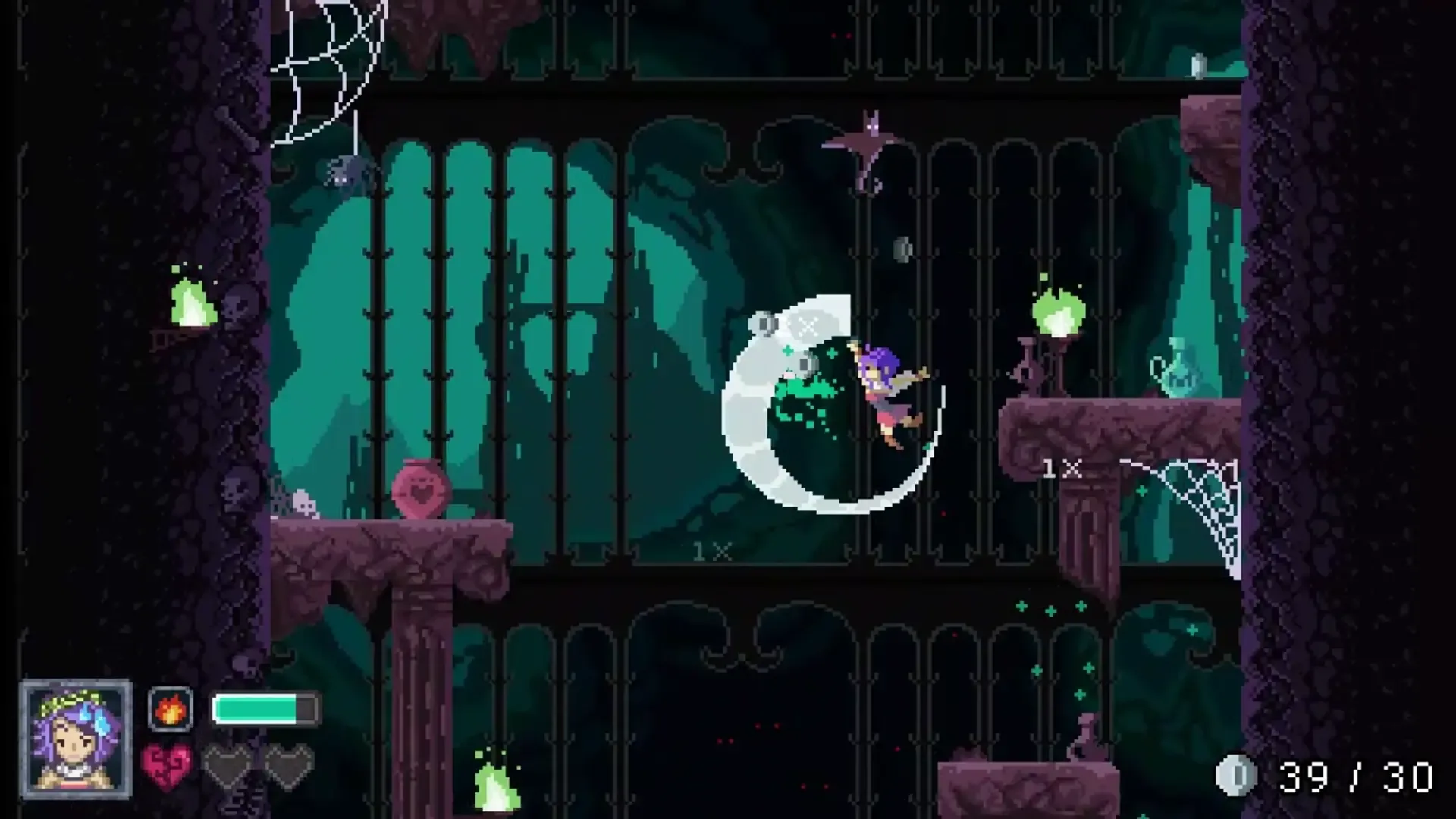This screenshot has width=1456, height=819.
Task: Click the flame ability icon beside the portrait
Action: click(171, 709)
